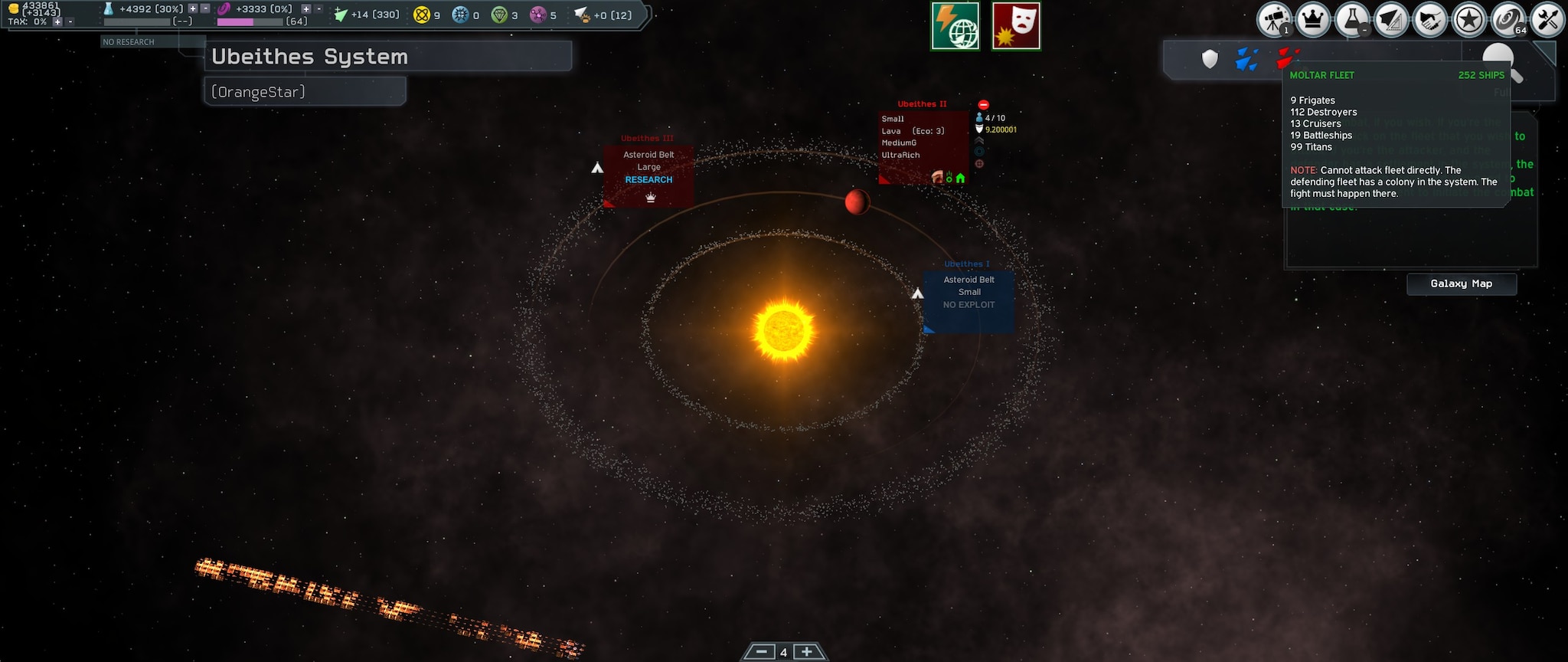Decrease the tax rate with minus
This screenshot has width=1568, height=662.
[x=70, y=21]
